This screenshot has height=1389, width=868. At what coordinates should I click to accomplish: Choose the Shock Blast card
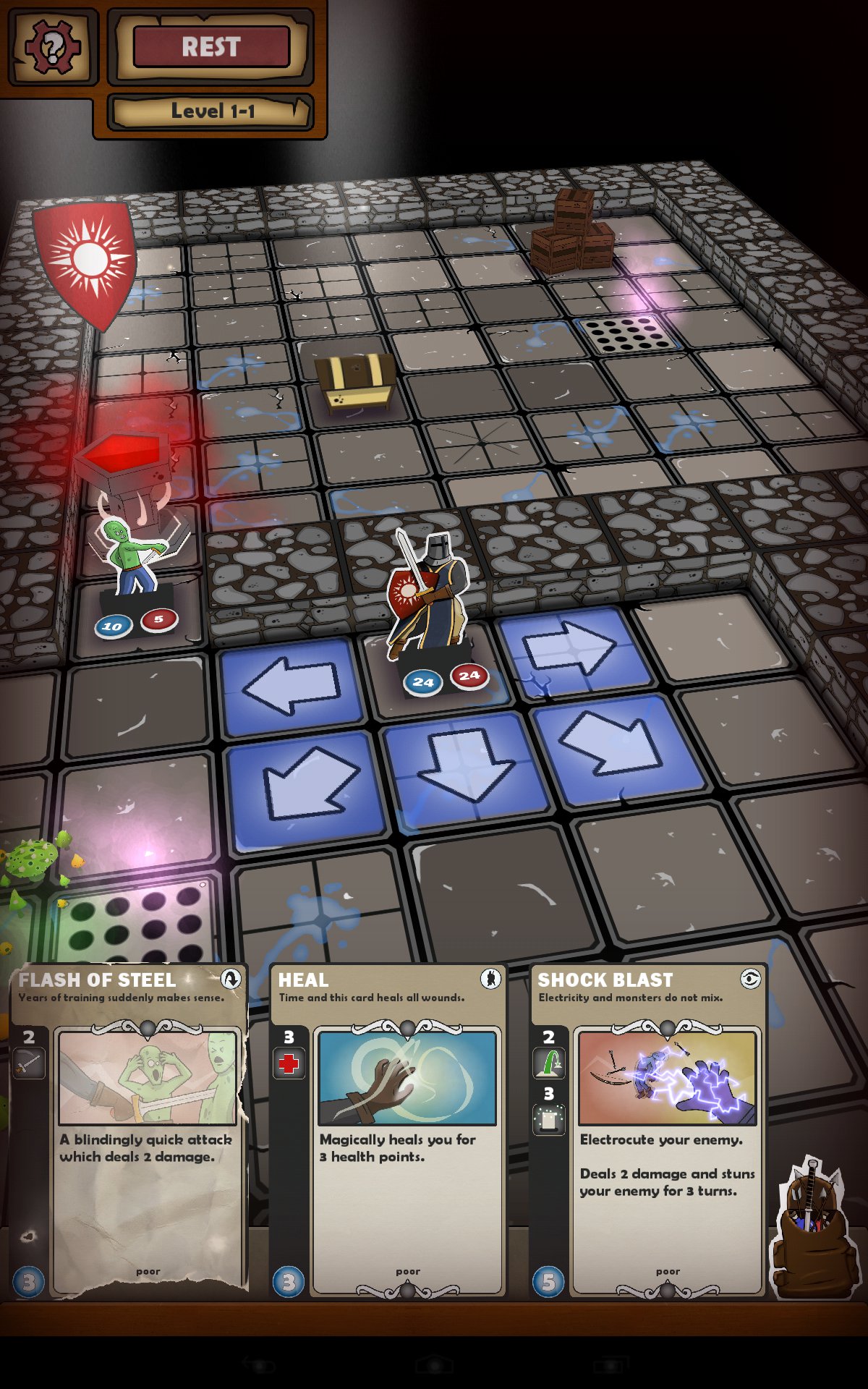(x=648, y=1130)
